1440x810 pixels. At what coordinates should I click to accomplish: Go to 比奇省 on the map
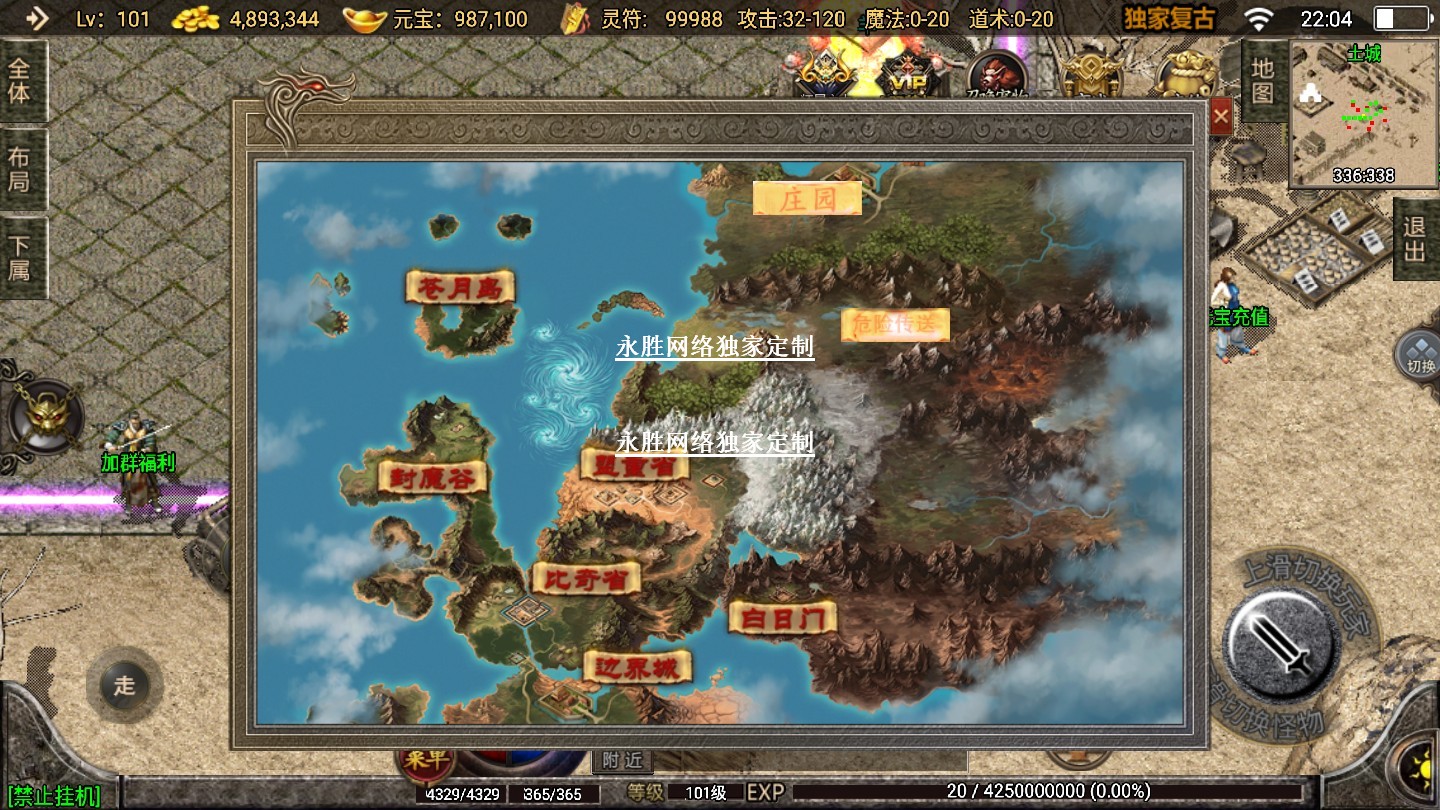pos(586,578)
